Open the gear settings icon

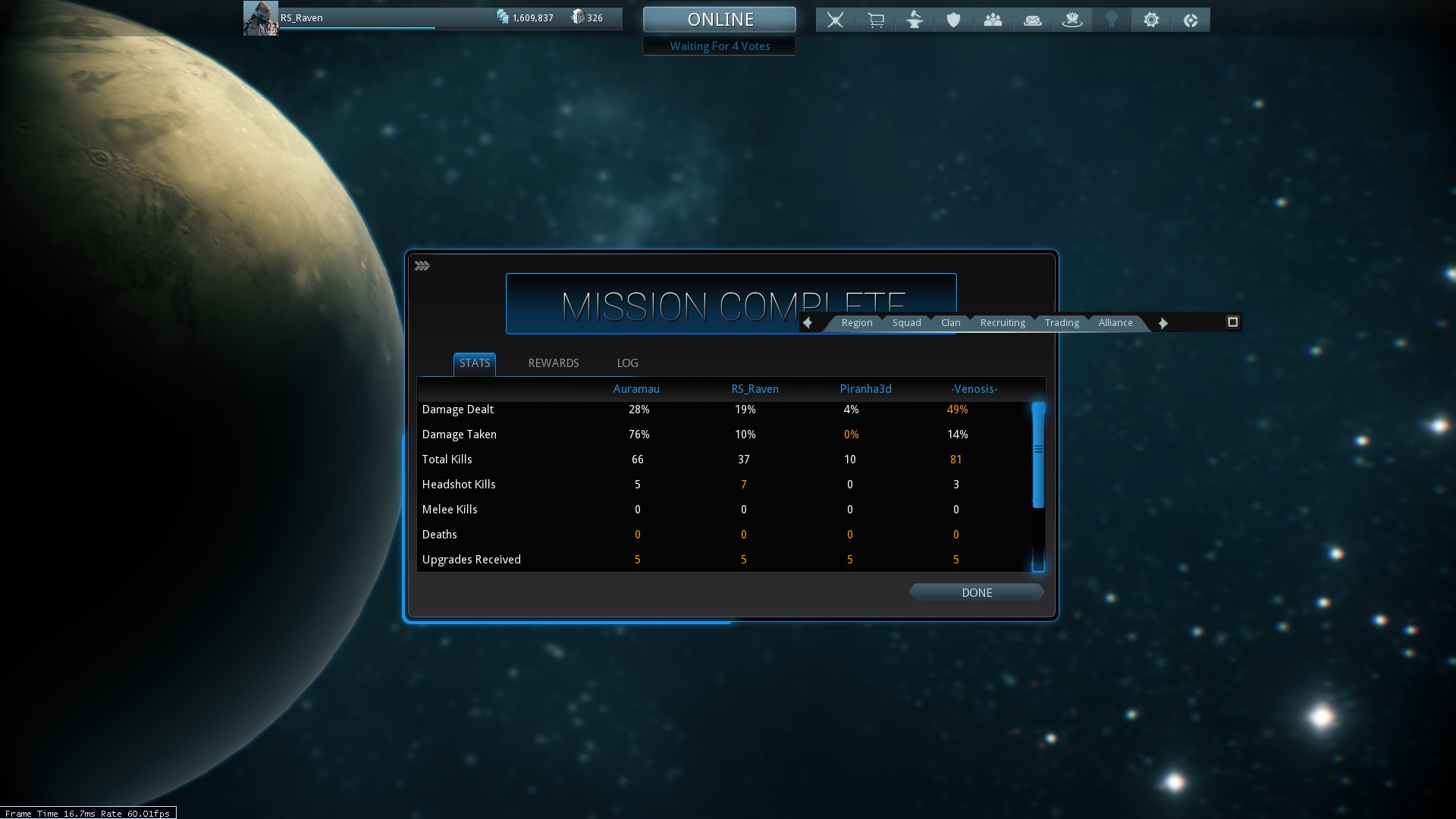pos(1151,20)
